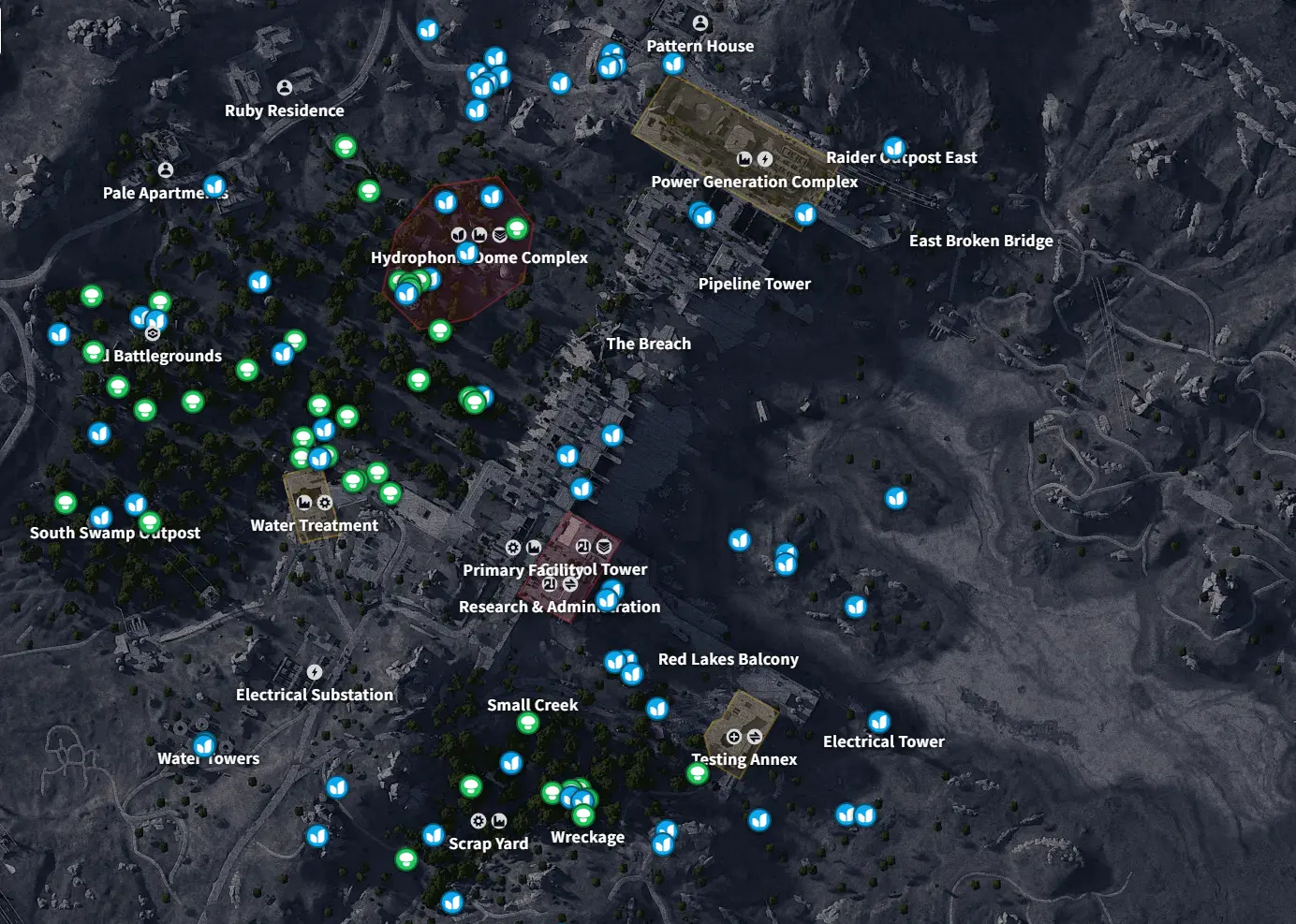Select the gear icon at Water Treatment

tap(324, 503)
